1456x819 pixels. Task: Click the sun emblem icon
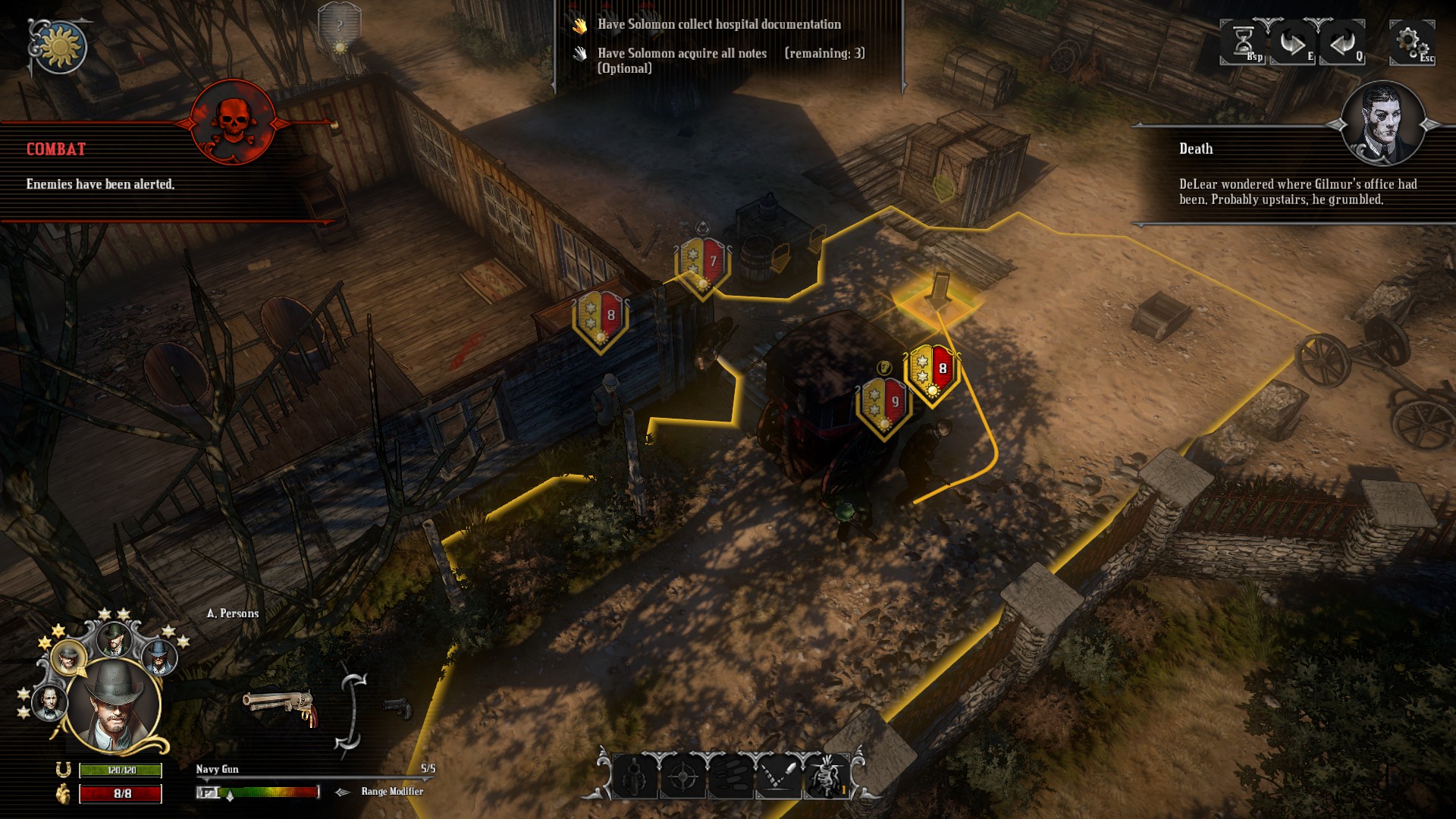click(59, 47)
